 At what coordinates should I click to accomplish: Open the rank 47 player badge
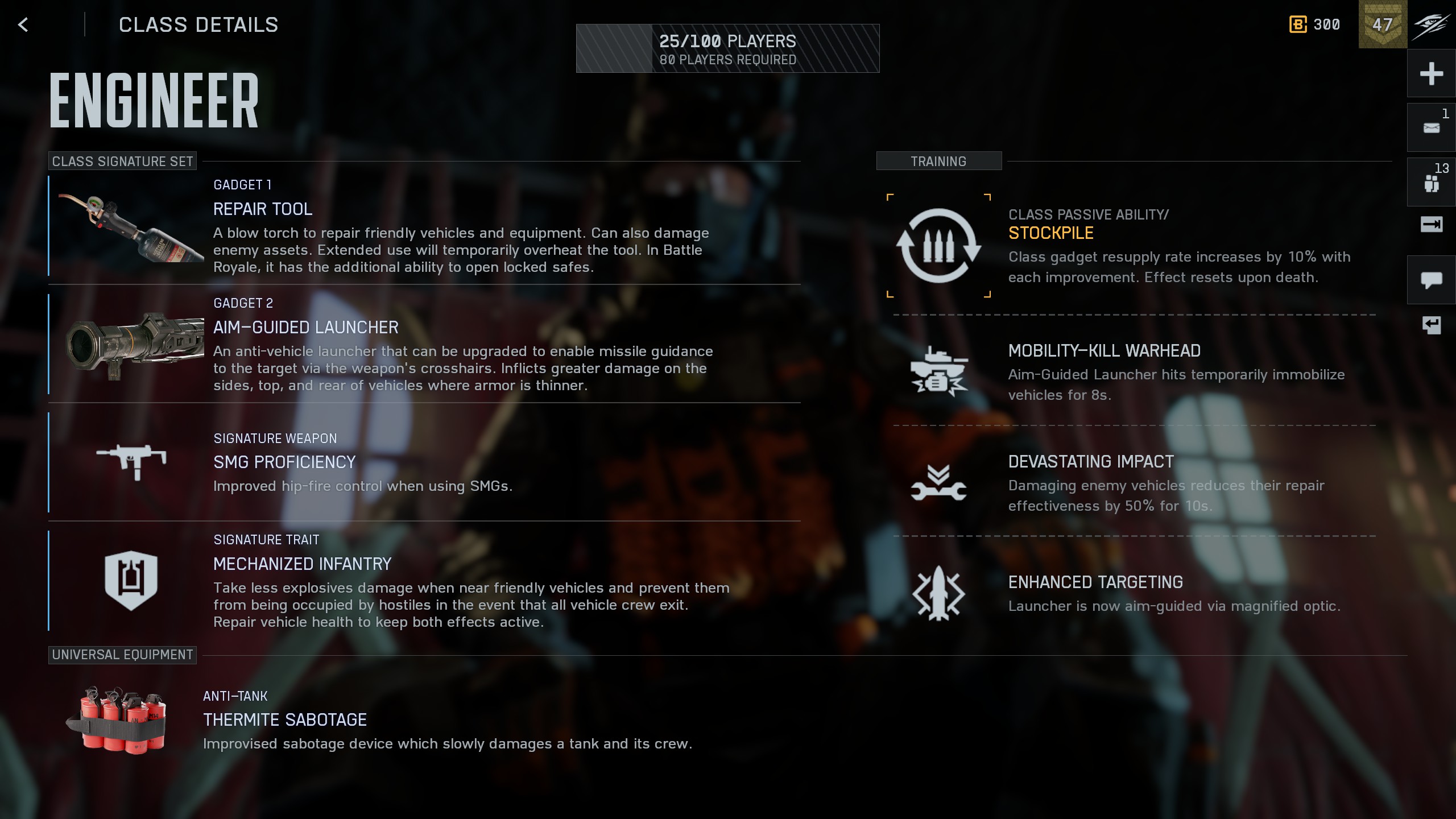tap(1383, 24)
